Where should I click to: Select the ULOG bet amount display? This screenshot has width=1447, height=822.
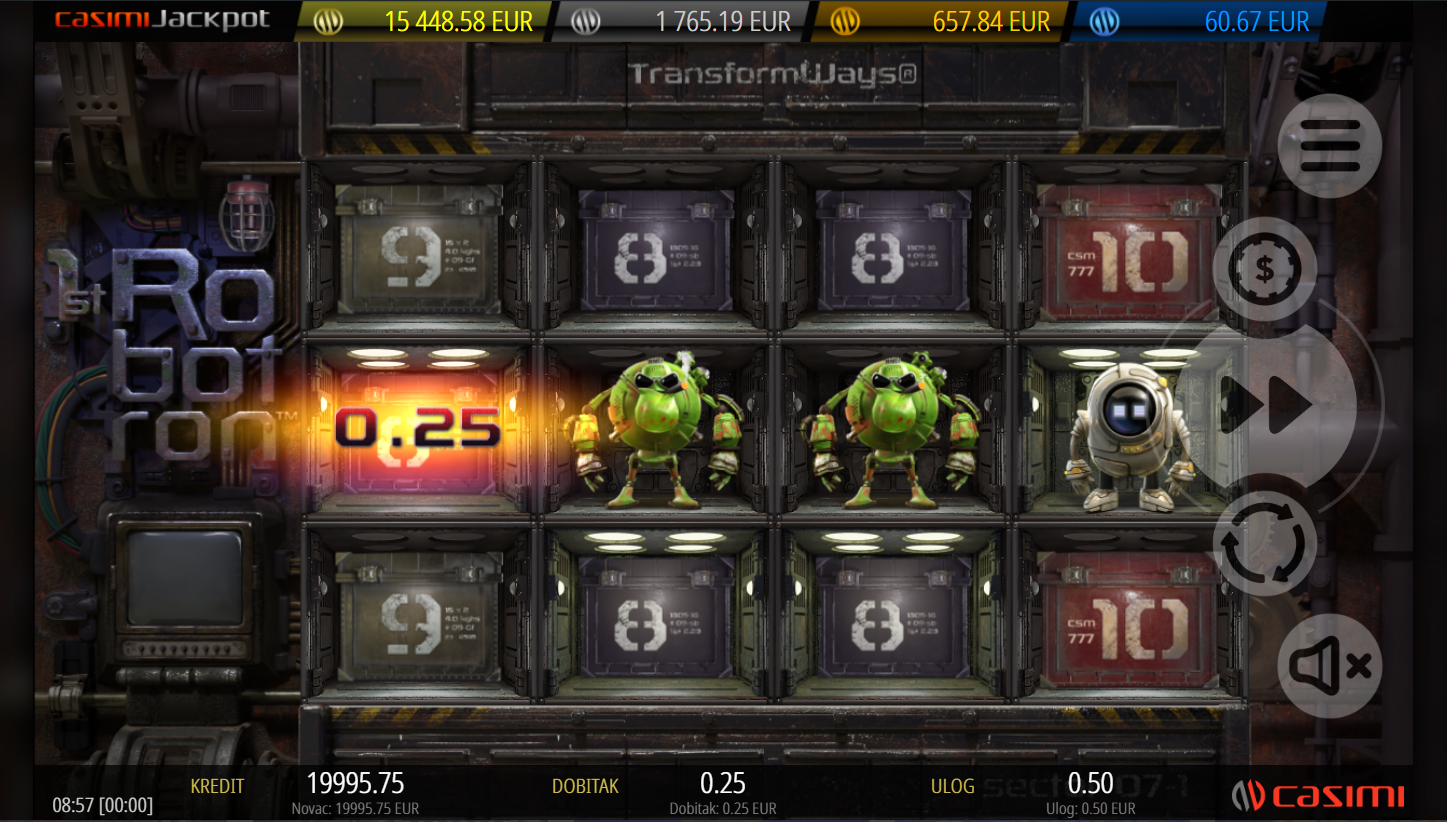(x=1090, y=784)
